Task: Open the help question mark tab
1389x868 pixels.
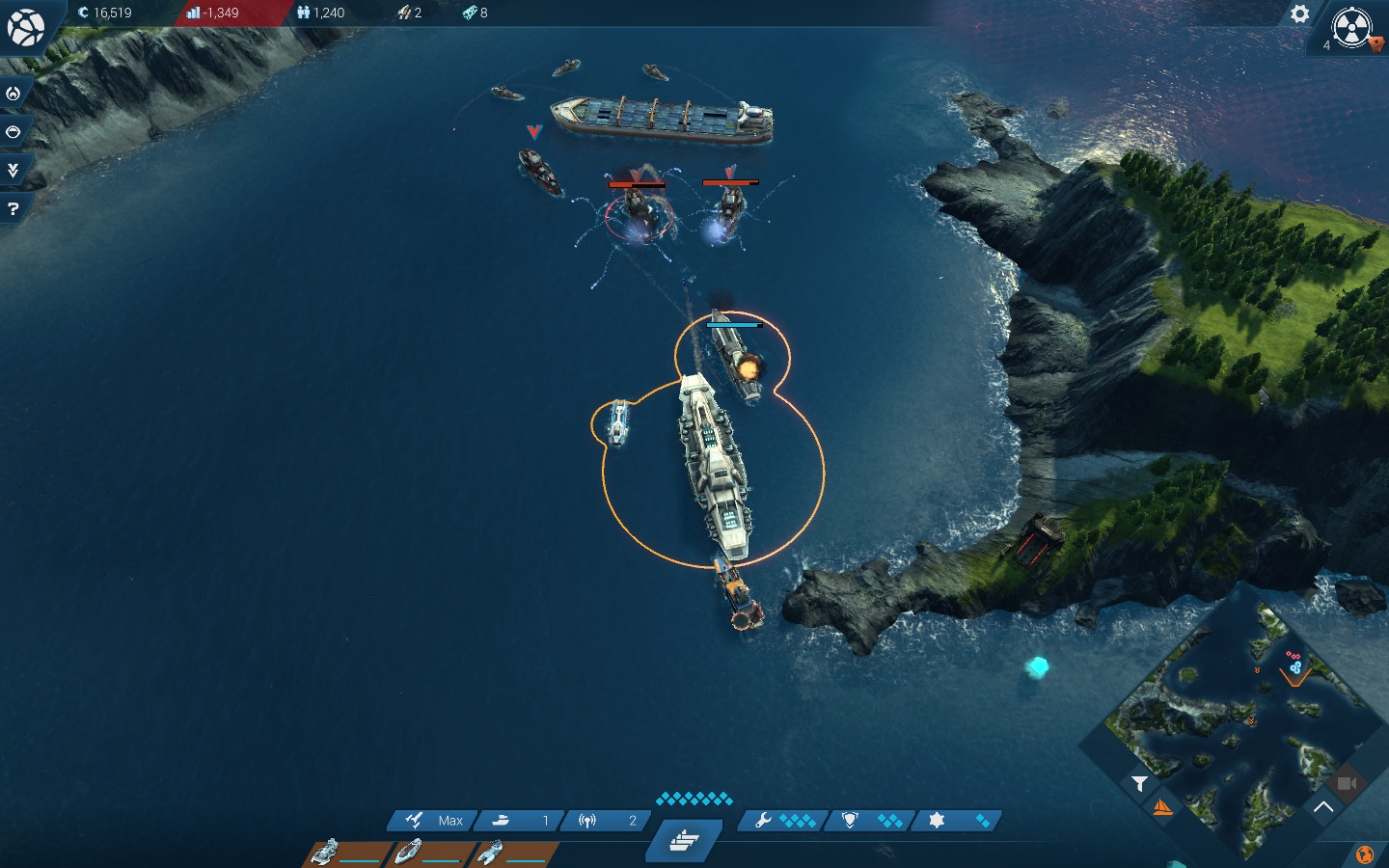Action: [14, 208]
